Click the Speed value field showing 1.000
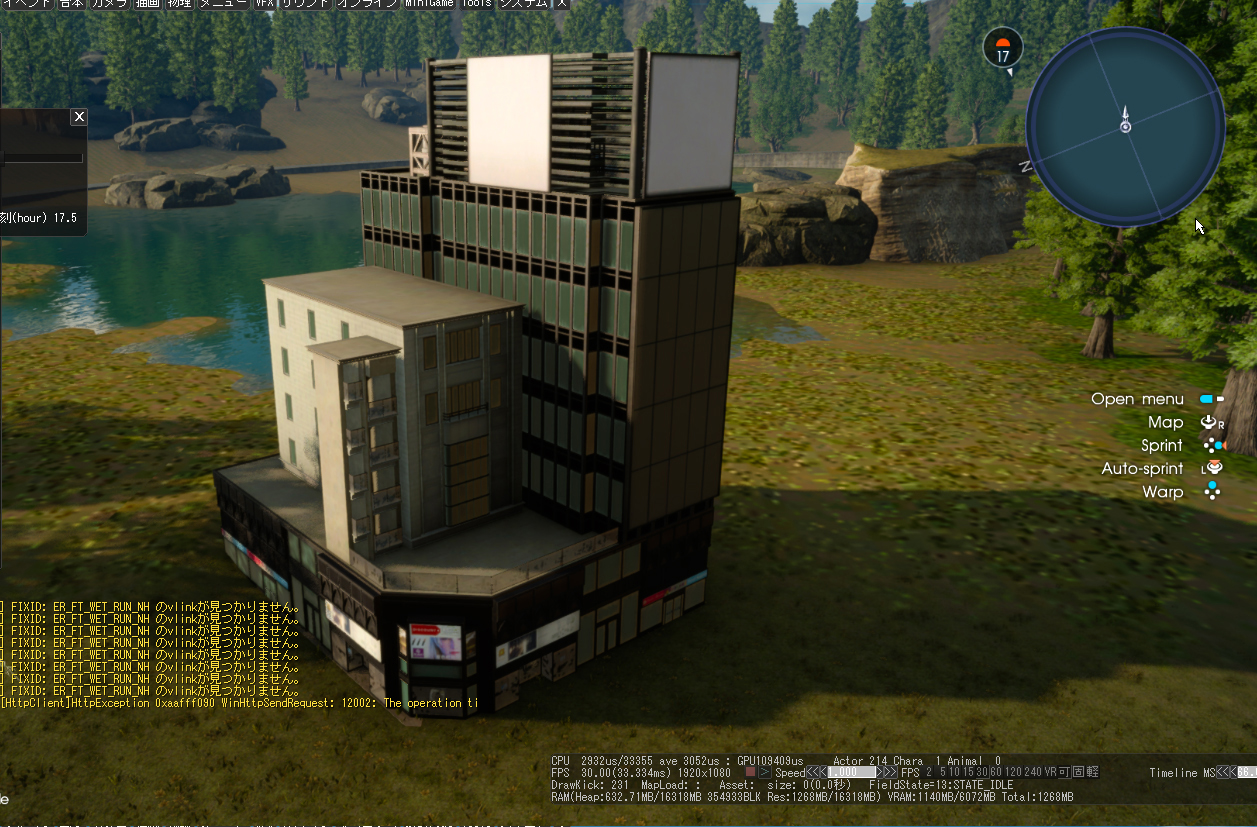 click(x=850, y=773)
